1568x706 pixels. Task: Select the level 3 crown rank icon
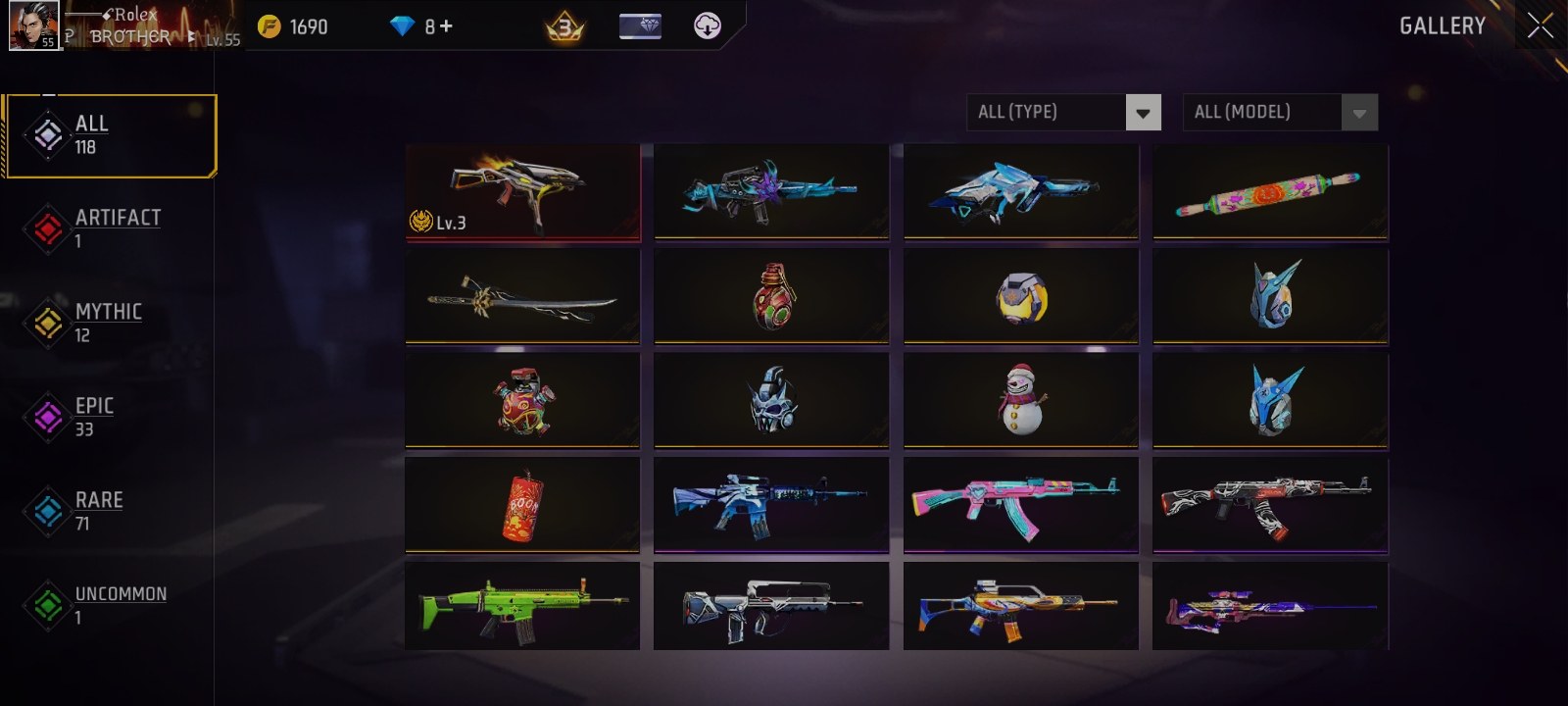click(566, 26)
